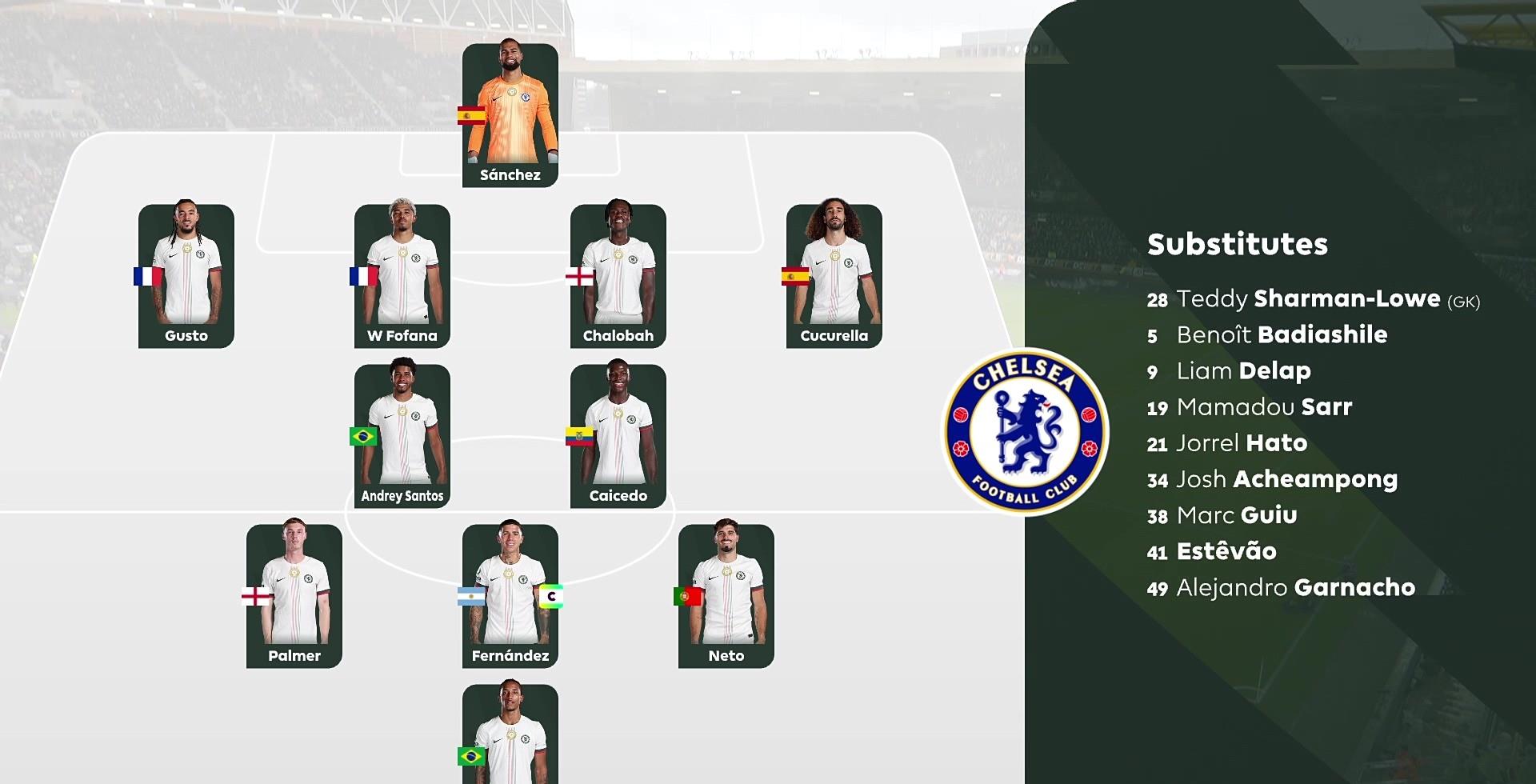The height and width of the screenshot is (784, 1536).
Task: Click the Palmer player card
Action: click(294, 595)
